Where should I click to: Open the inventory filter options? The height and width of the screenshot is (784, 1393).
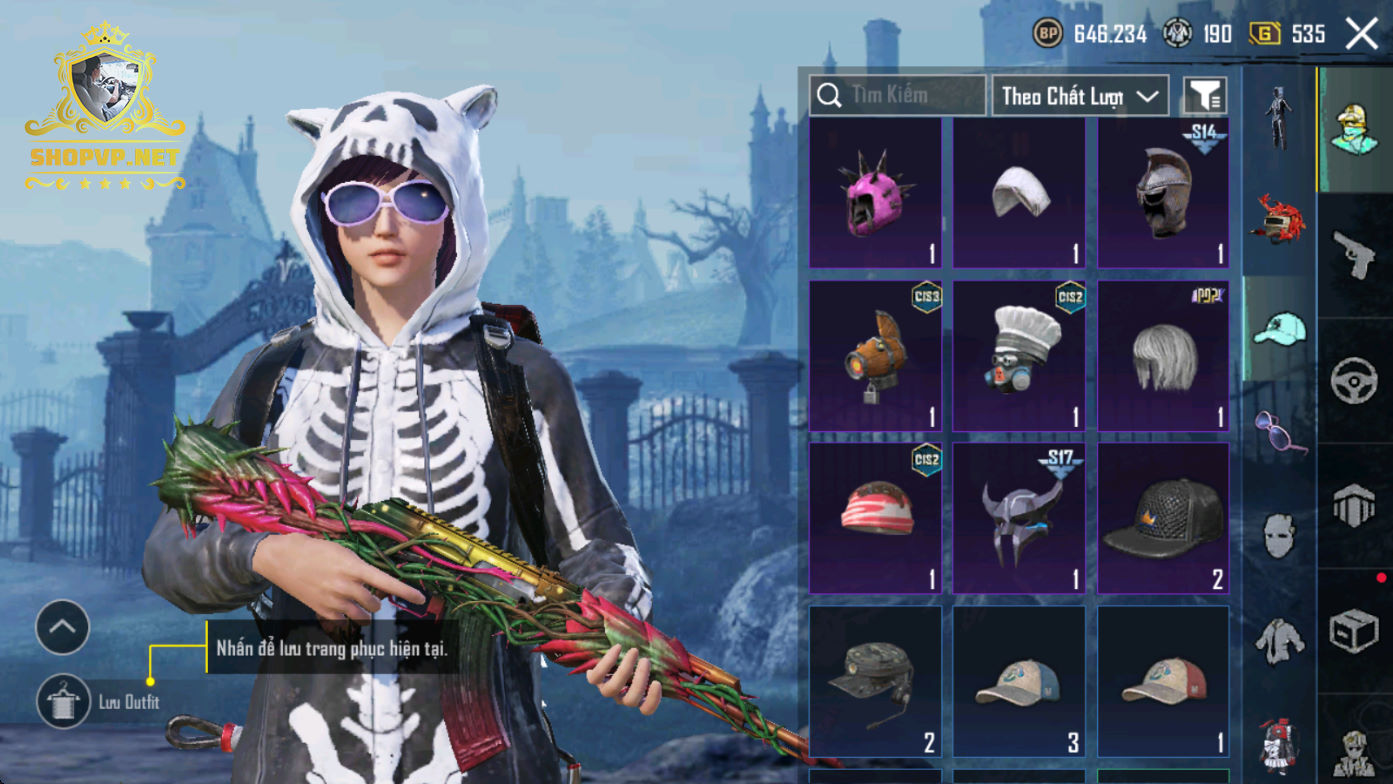[1205, 96]
